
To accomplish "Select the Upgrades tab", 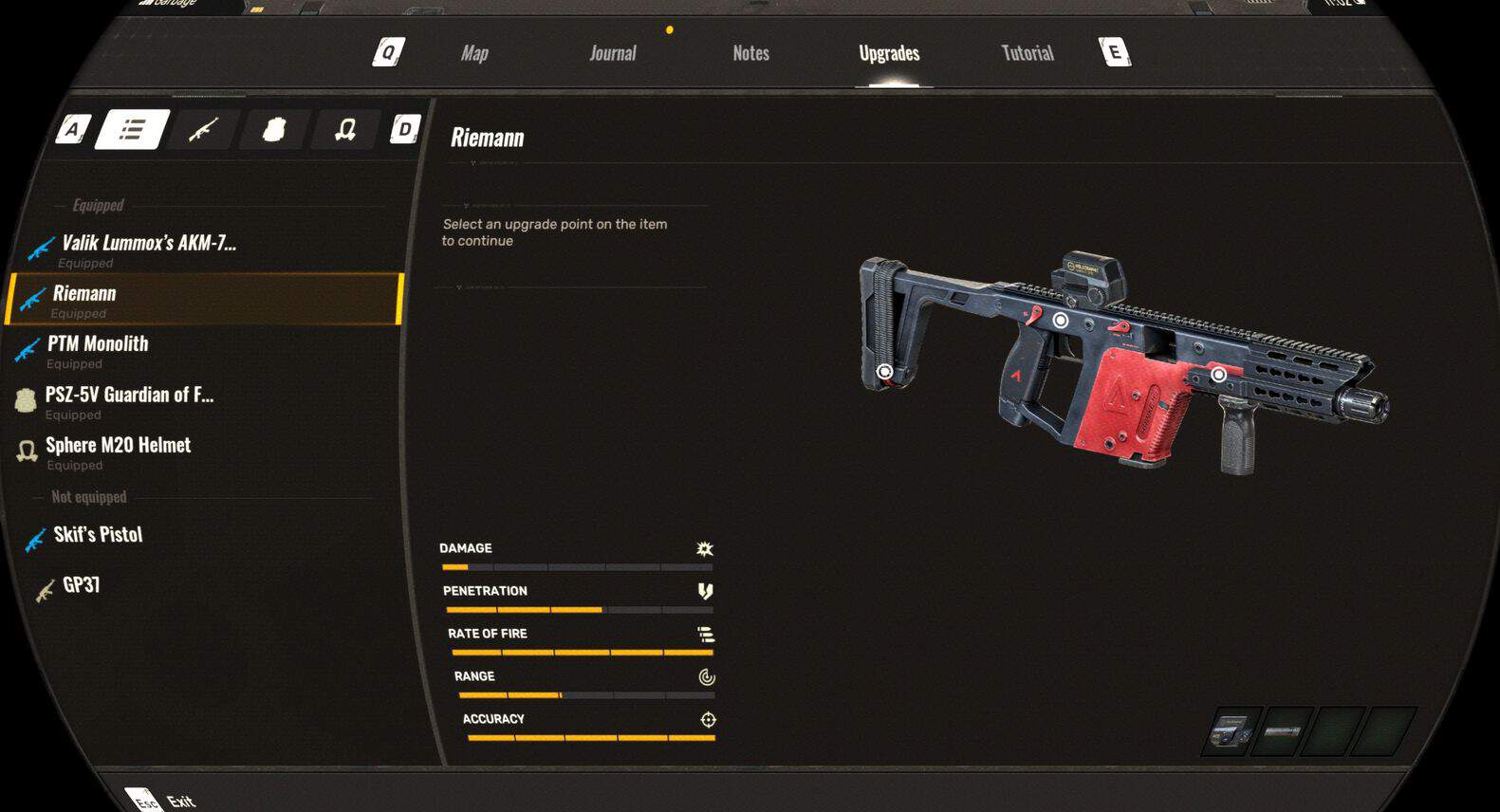I will click(889, 53).
